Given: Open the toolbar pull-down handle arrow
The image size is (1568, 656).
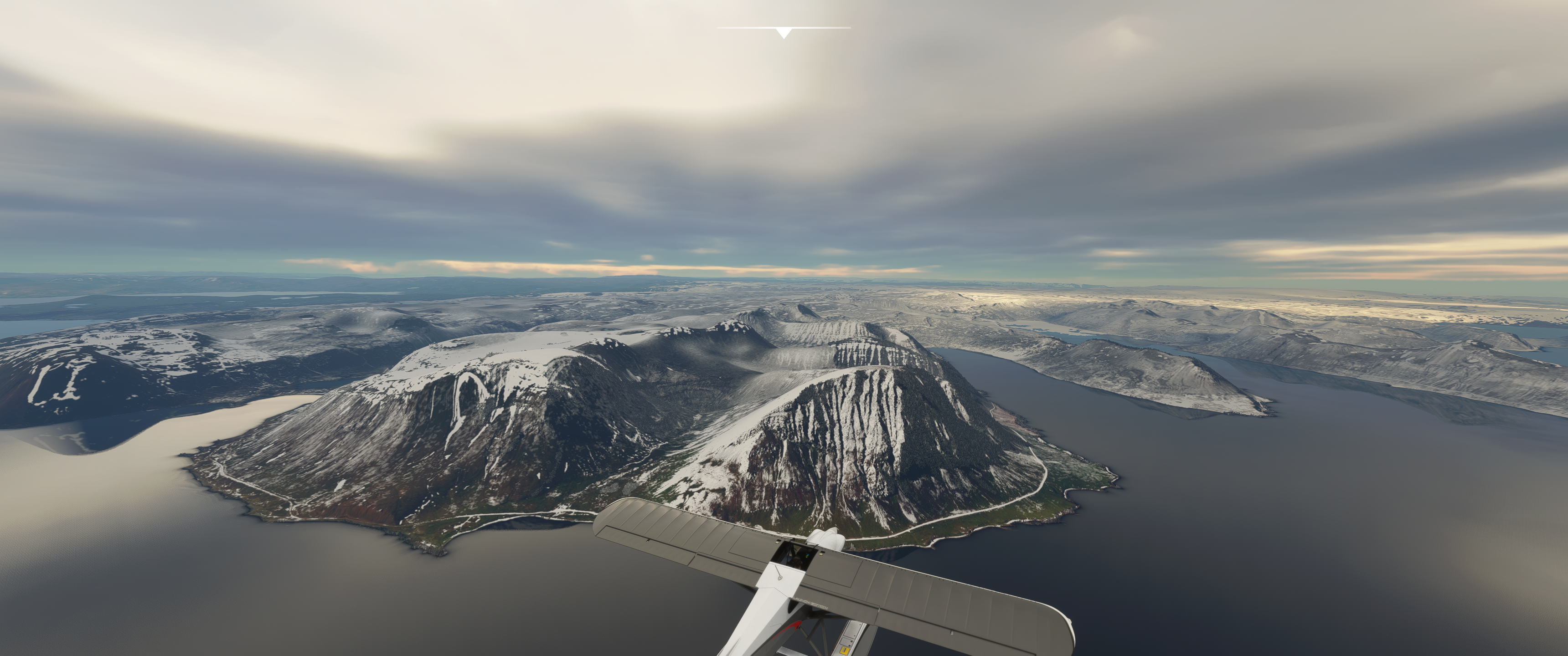Looking at the screenshot, I should (784, 33).
